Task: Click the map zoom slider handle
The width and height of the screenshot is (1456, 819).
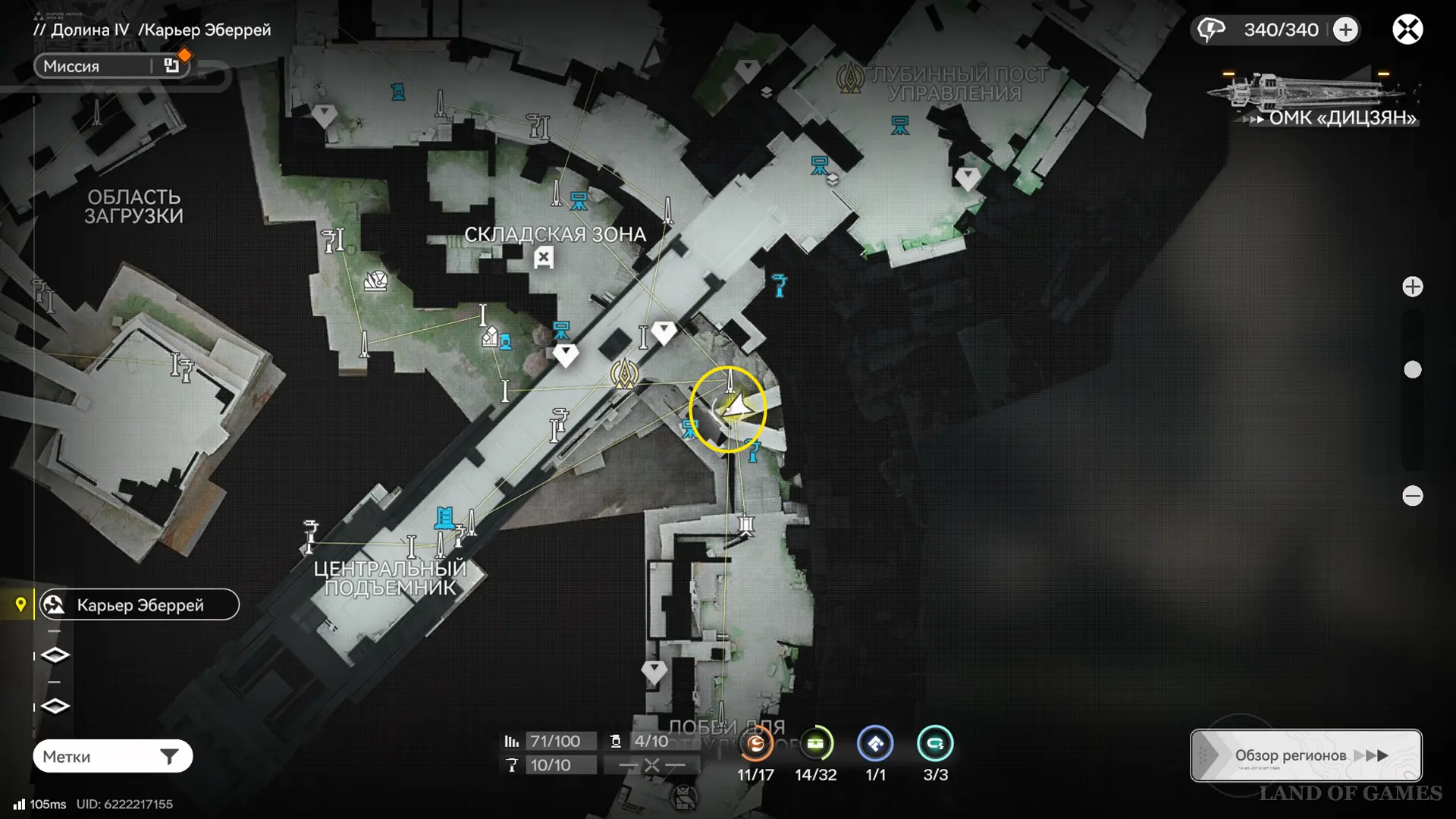Action: (x=1413, y=370)
